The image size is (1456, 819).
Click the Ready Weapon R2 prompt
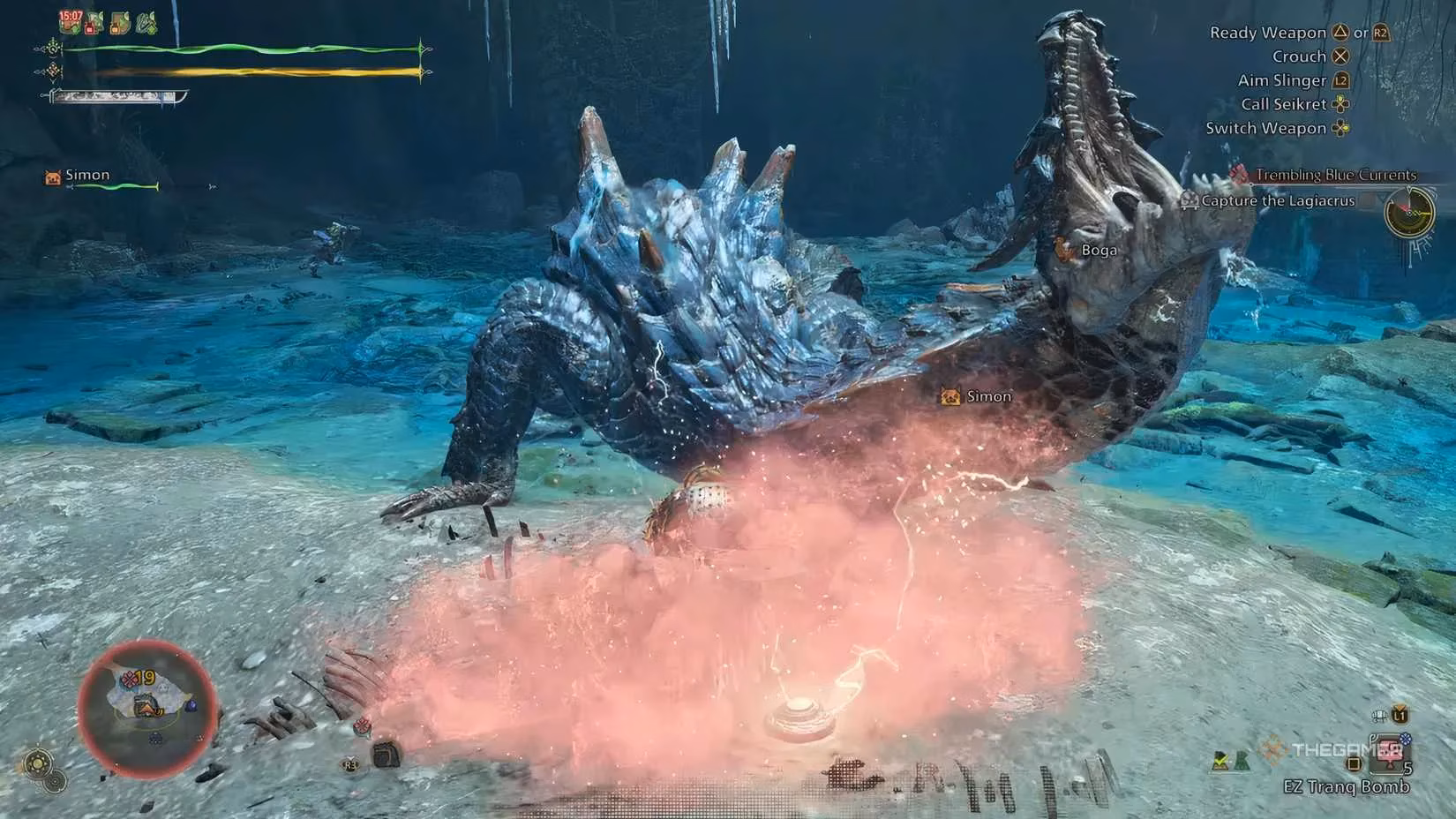tap(1379, 33)
